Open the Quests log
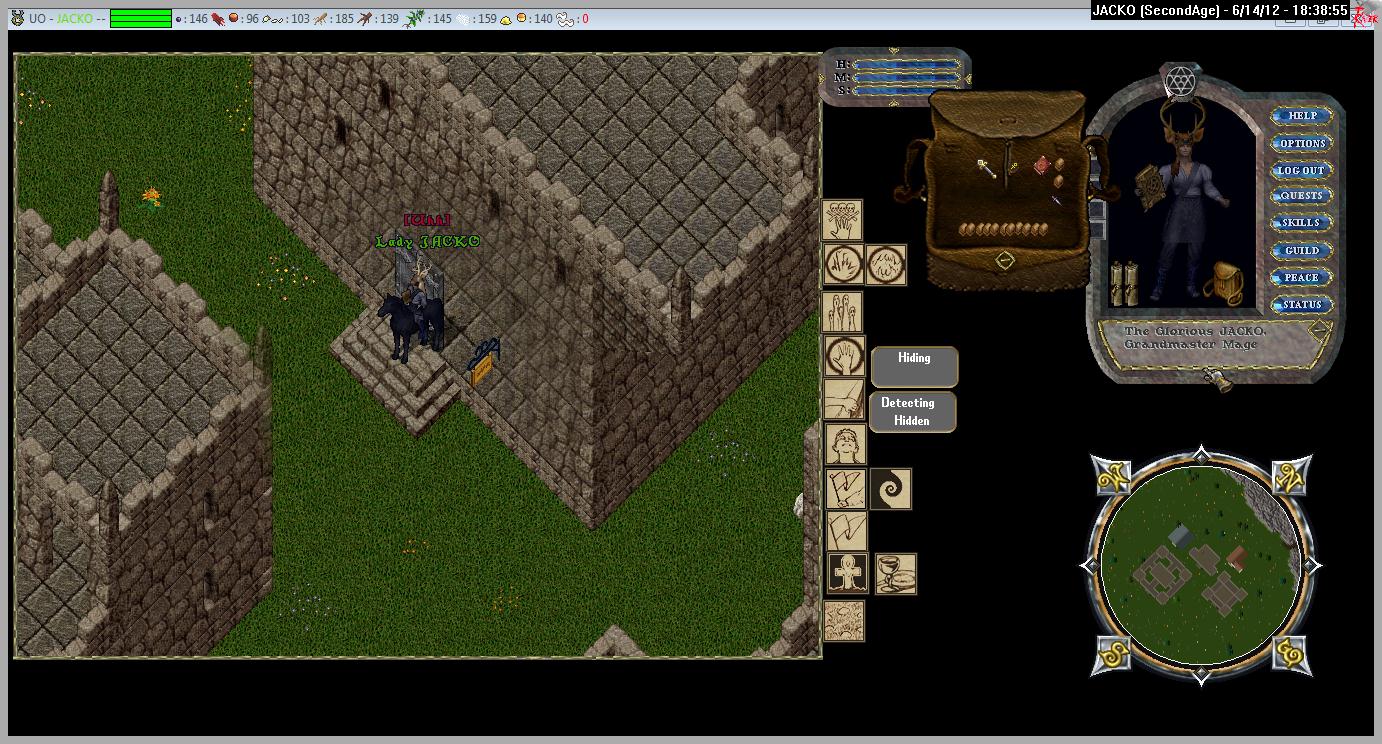Image resolution: width=1382 pixels, height=744 pixels. [1301, 196]
